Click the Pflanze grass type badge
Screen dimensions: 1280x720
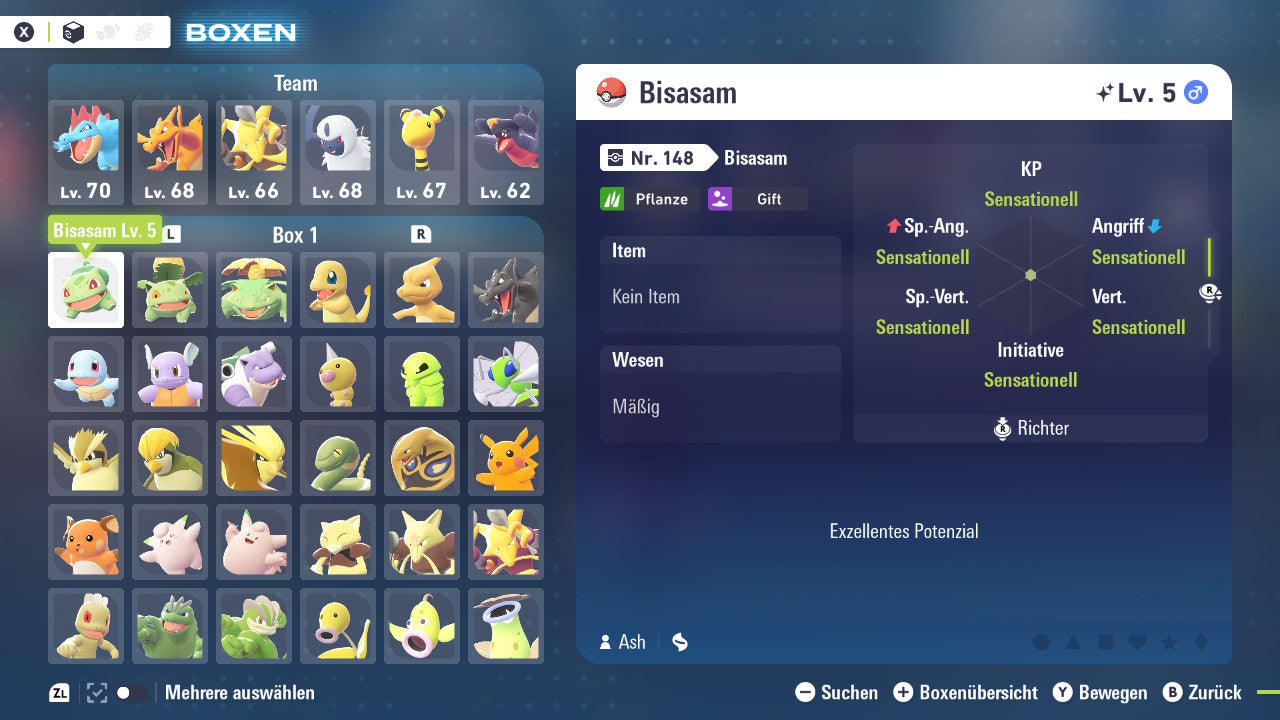(x=649, y=198)
